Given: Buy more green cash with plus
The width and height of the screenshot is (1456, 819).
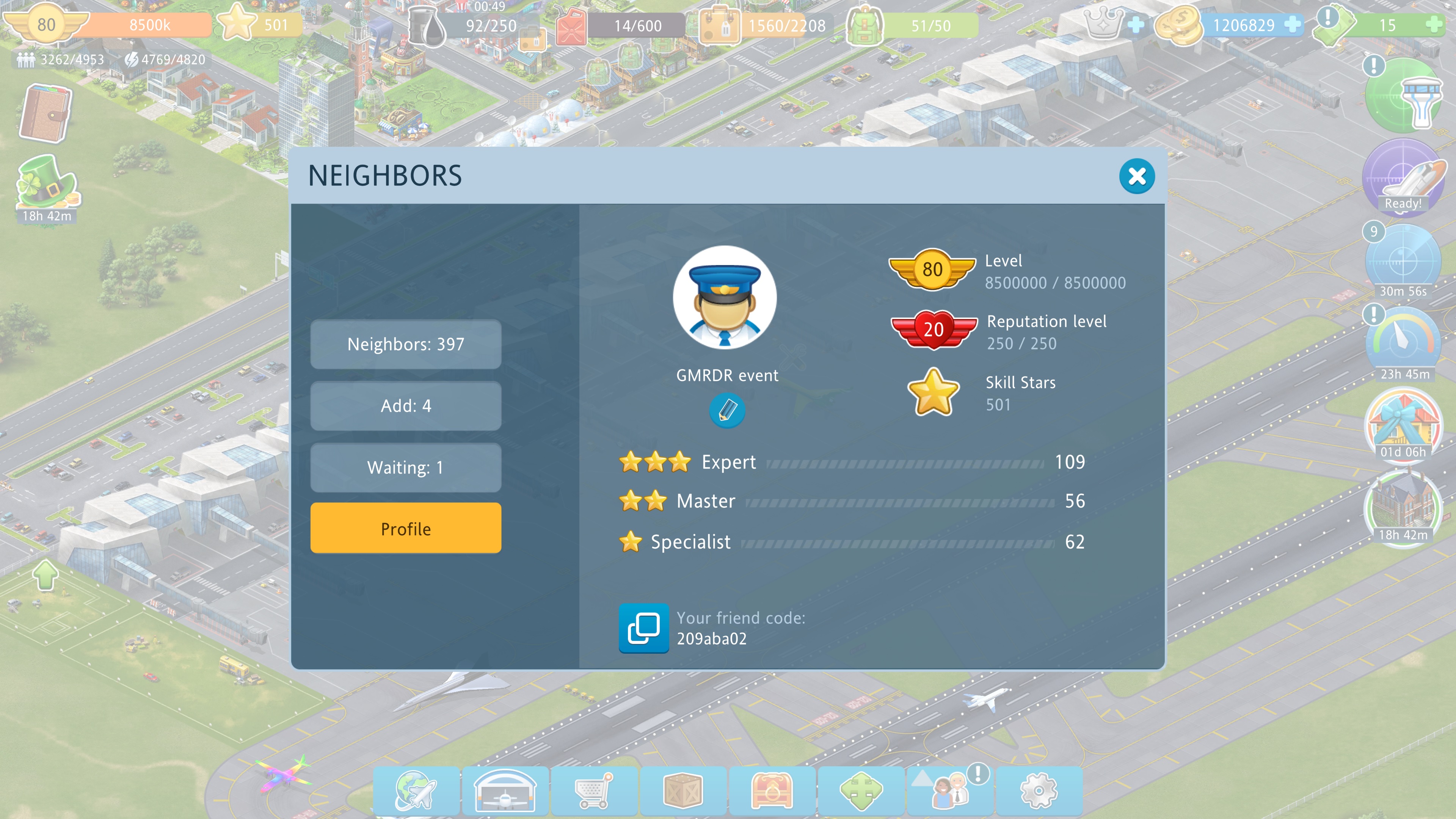Looking at the screenshot, I should [1433, 25].
